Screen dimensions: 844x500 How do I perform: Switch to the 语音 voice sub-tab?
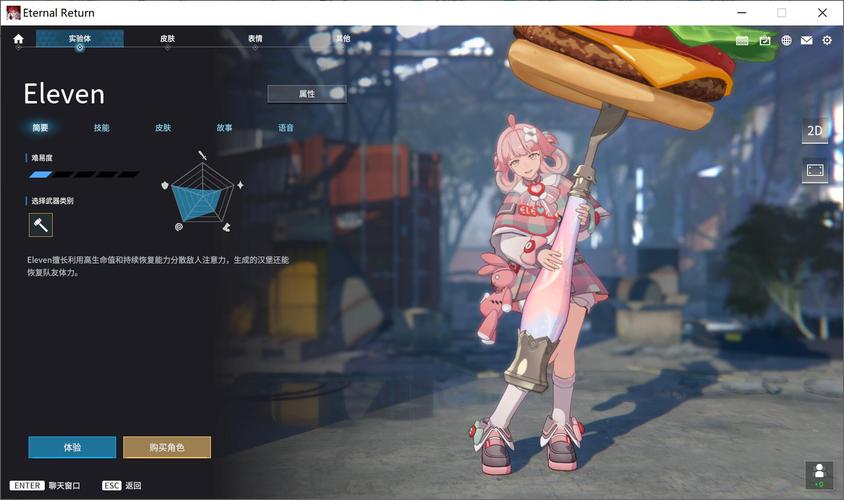coord(286,128)
